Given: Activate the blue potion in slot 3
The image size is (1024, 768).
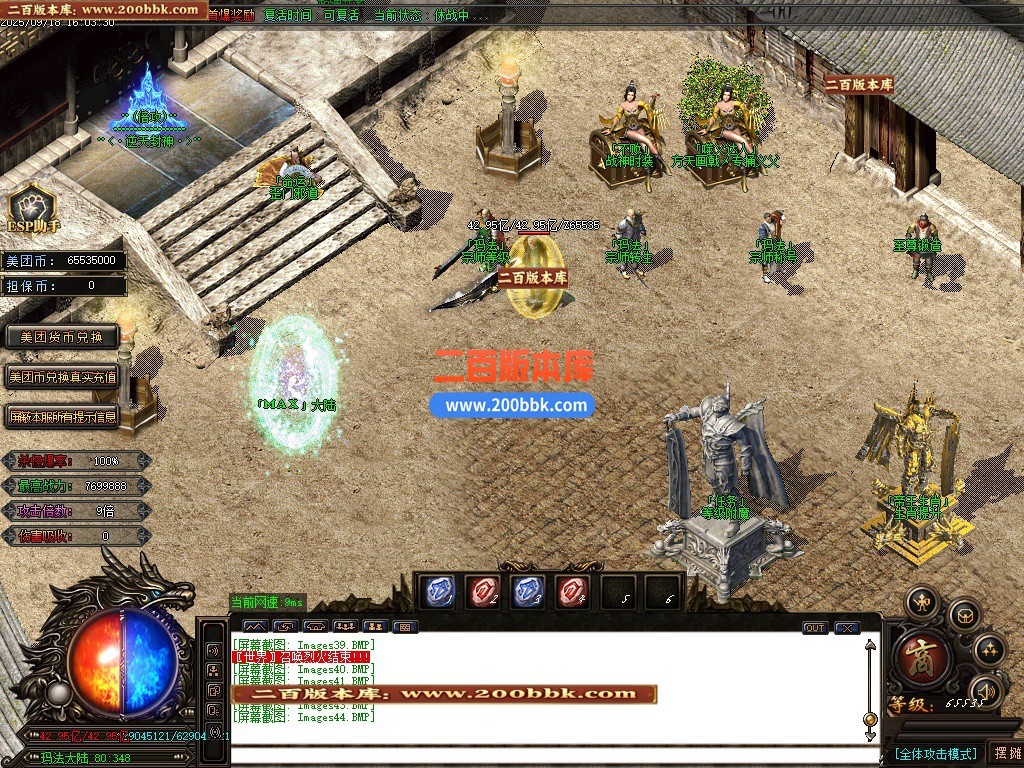Looking at the screenshot, I should 528,592.
